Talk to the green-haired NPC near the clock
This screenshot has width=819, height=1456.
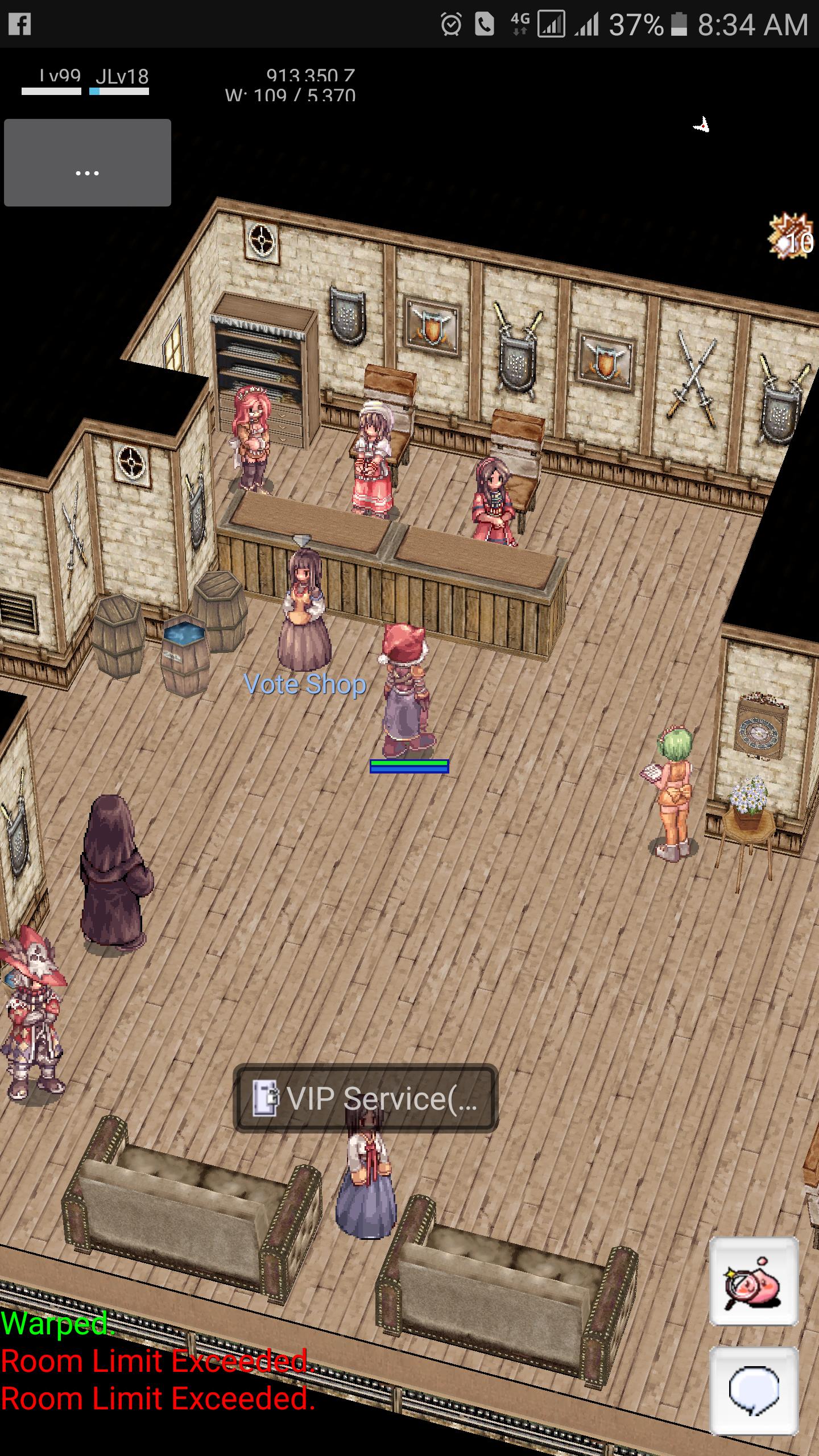674,796
